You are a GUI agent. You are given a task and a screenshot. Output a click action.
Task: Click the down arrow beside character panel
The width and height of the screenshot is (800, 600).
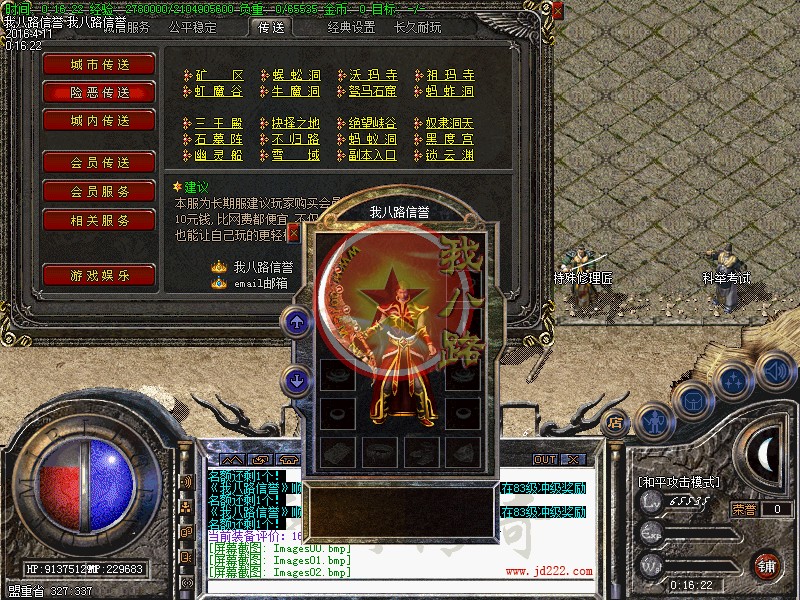click(x=296, y=380)
